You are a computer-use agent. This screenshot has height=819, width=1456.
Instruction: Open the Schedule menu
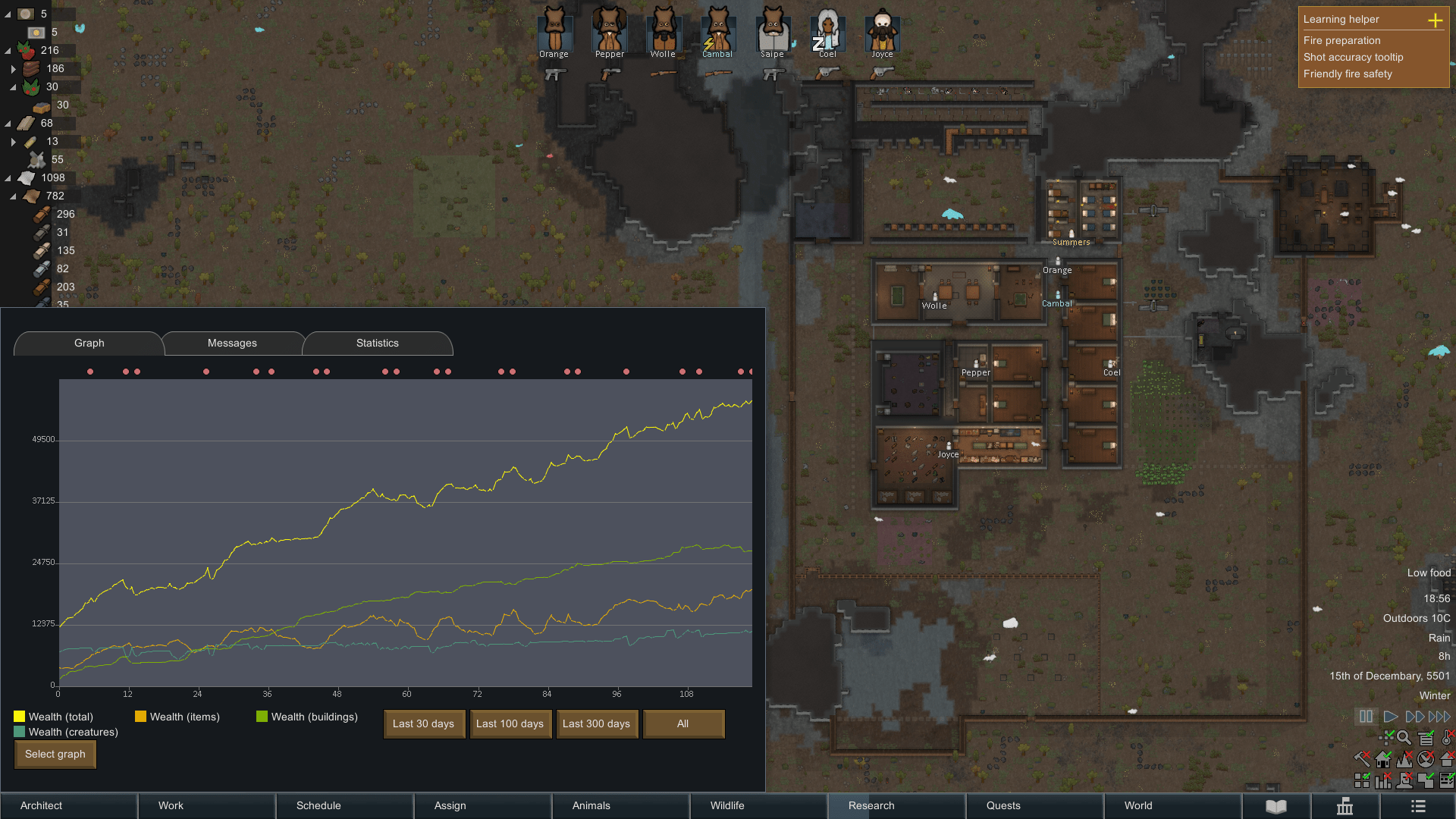click(318, 805)
